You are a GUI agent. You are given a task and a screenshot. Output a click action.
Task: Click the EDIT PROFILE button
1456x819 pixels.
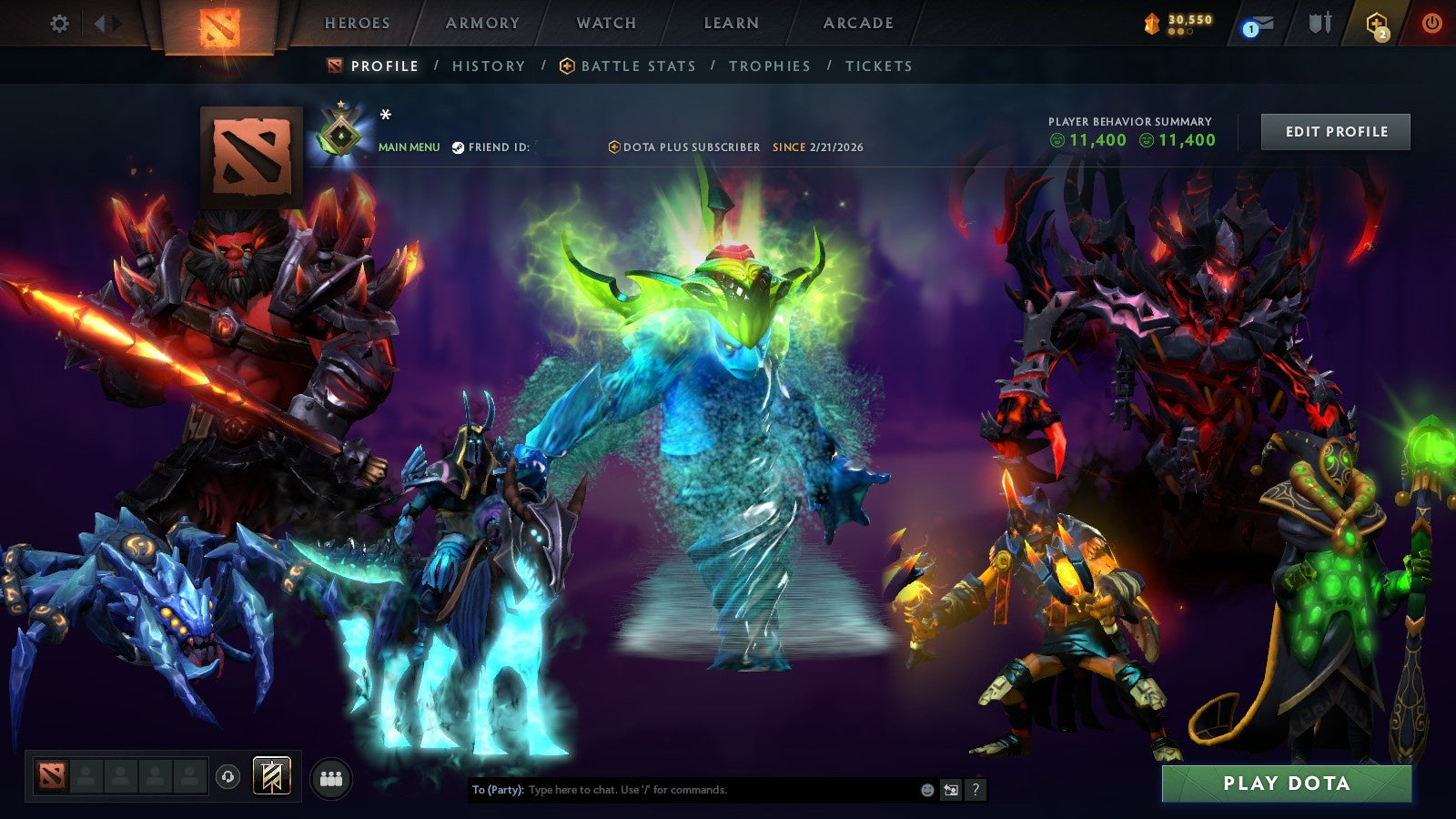(x=1336, y=131)
